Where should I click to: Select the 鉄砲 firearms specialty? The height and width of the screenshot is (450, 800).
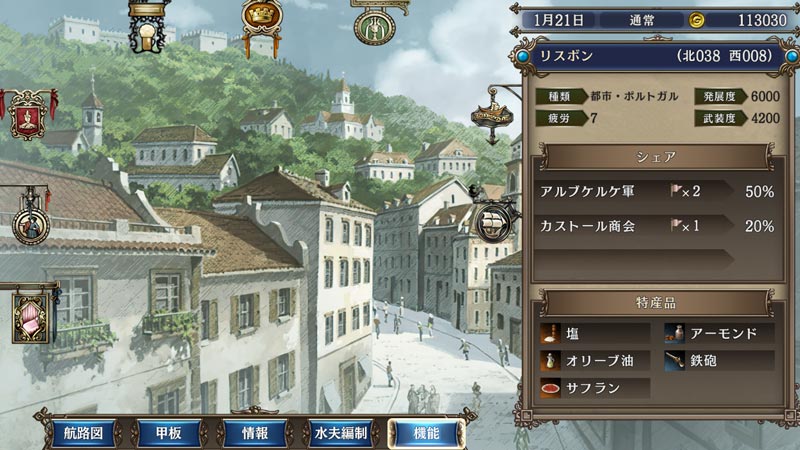tap(718, 361)
